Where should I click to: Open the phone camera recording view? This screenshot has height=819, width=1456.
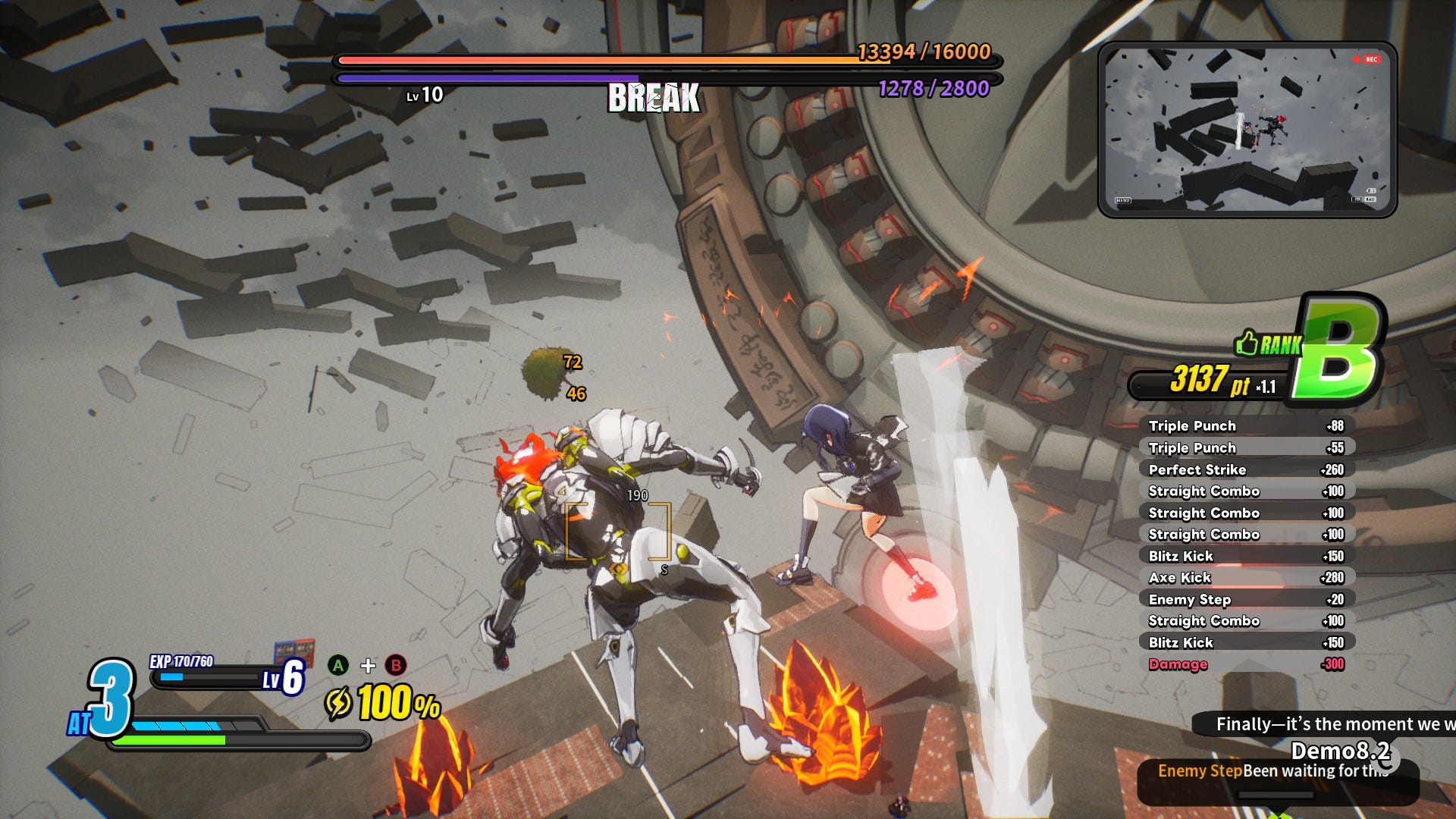(1247, 130)
